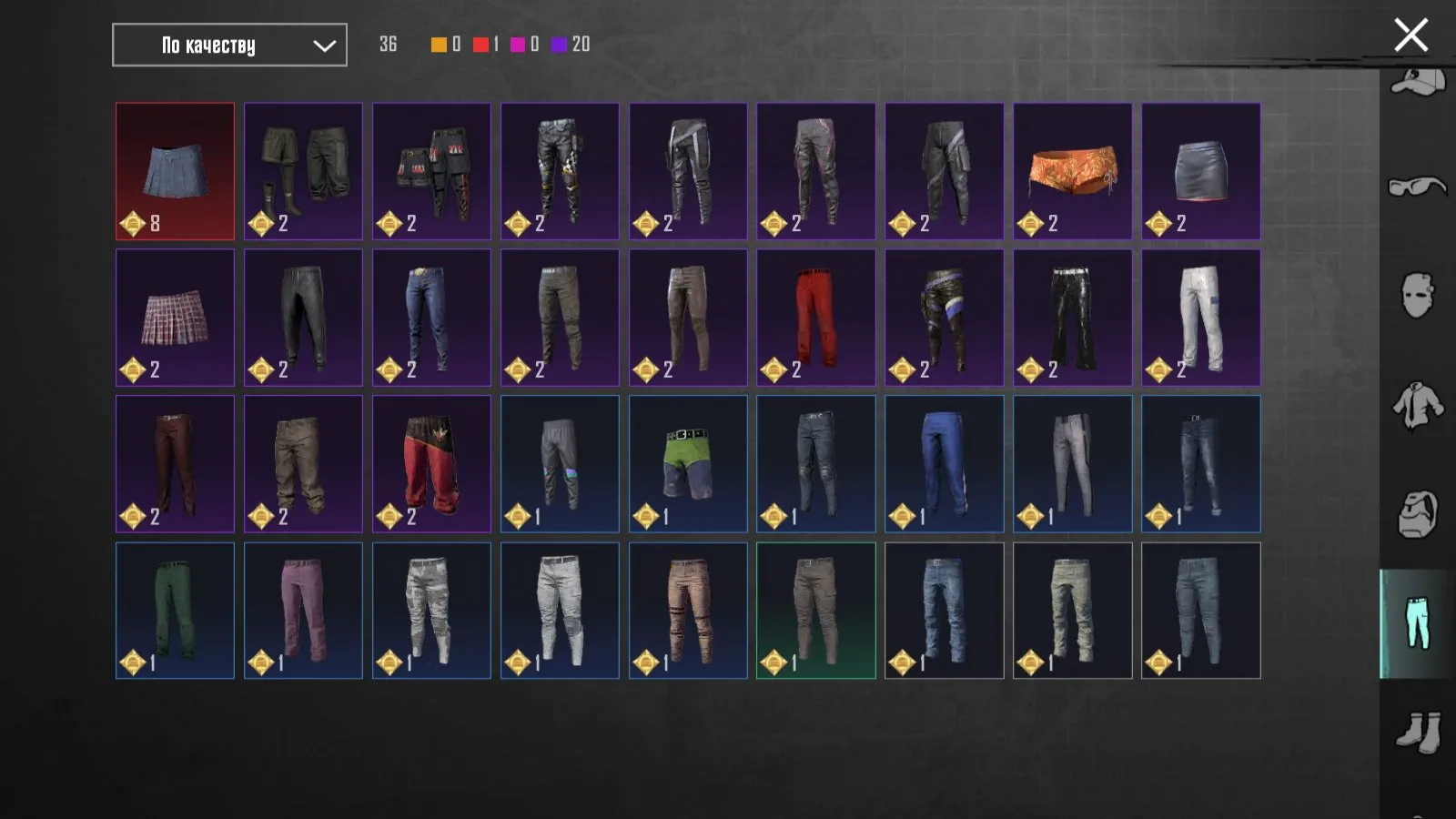Pick the red pants in the second row
The image size is (1456, 819).
815,318
